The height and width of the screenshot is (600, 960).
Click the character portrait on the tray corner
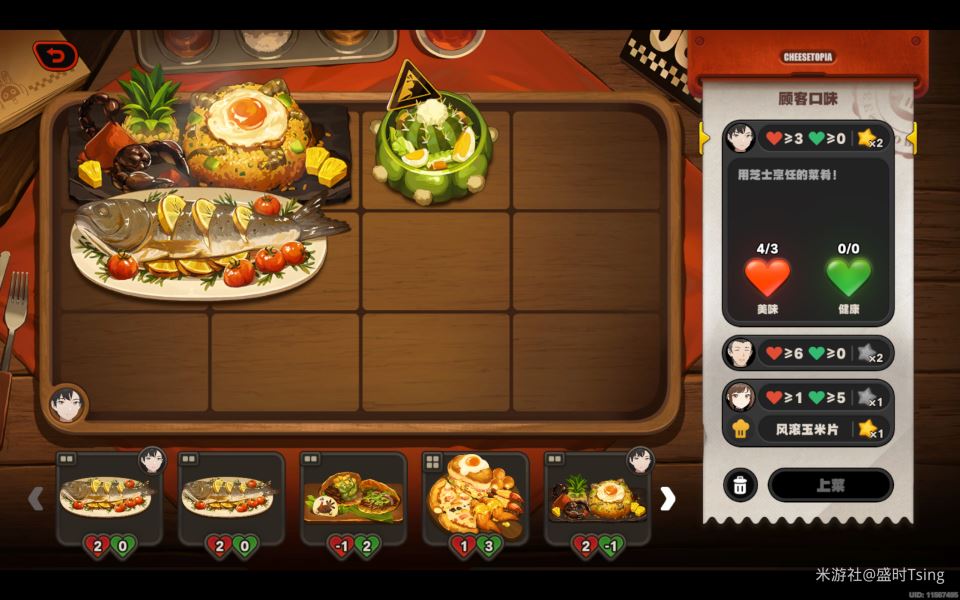click(x=66, y=404)
